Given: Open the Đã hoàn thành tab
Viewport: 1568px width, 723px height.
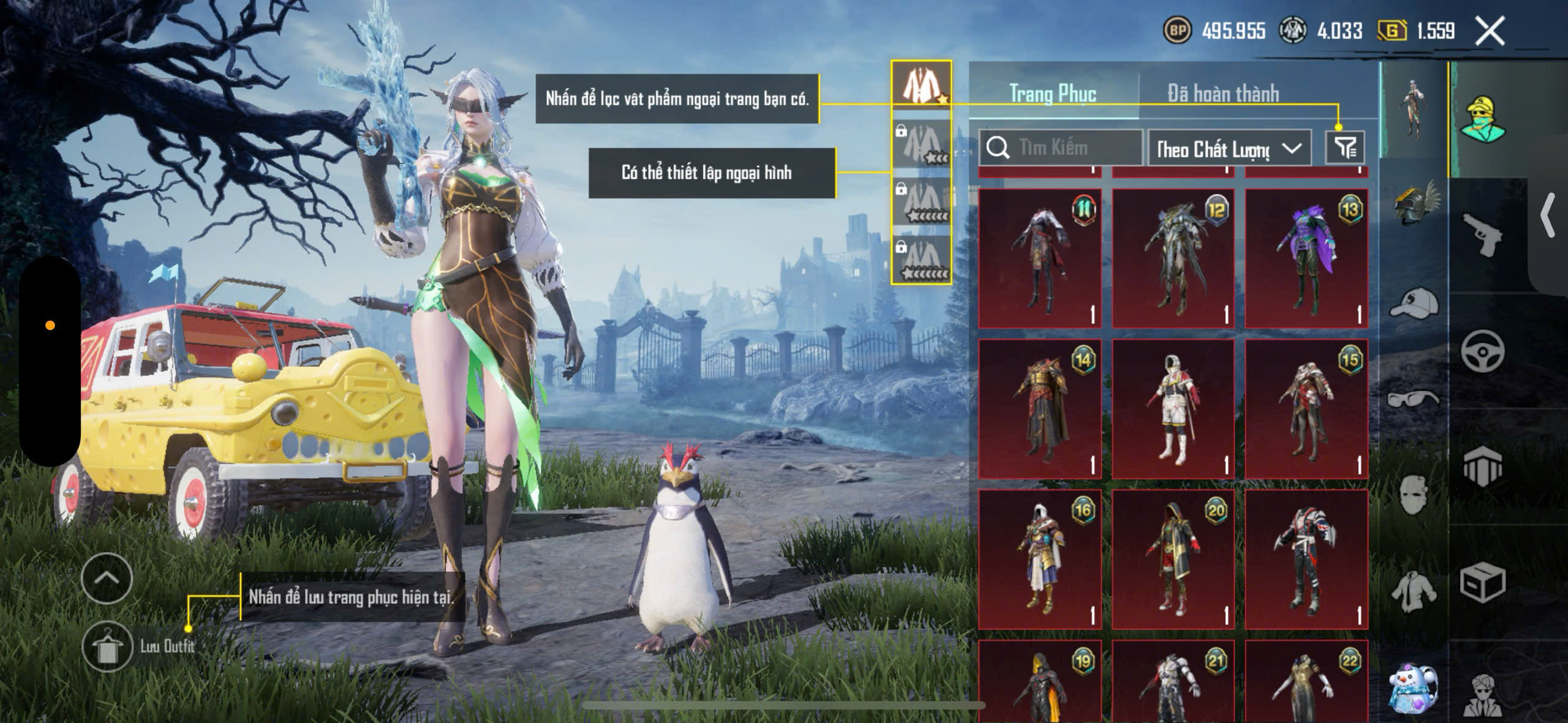Looking at the screenshot, I should click(x=1223, y=94).
